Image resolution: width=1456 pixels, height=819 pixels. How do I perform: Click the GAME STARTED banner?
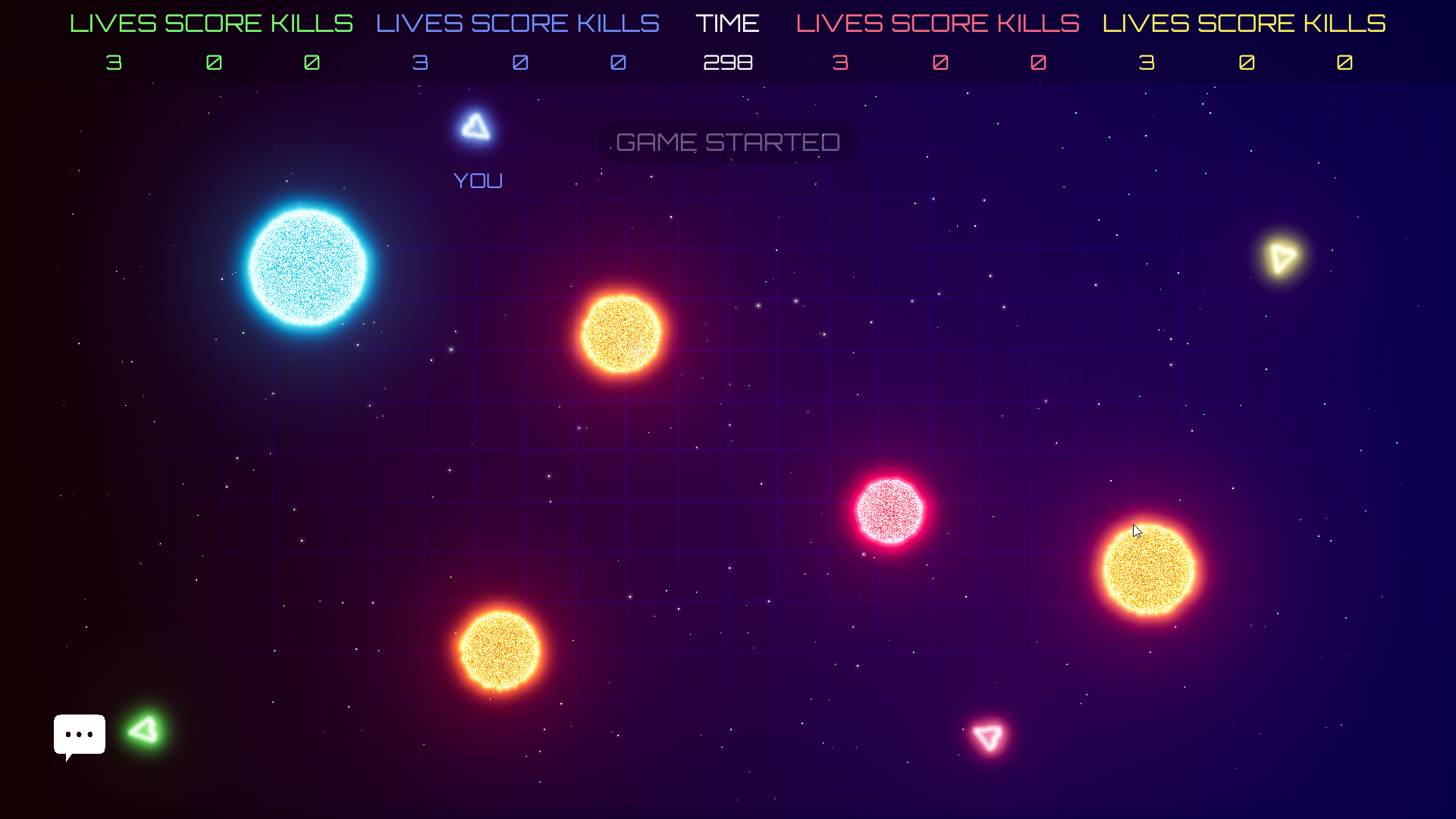(x=727, y=142)
